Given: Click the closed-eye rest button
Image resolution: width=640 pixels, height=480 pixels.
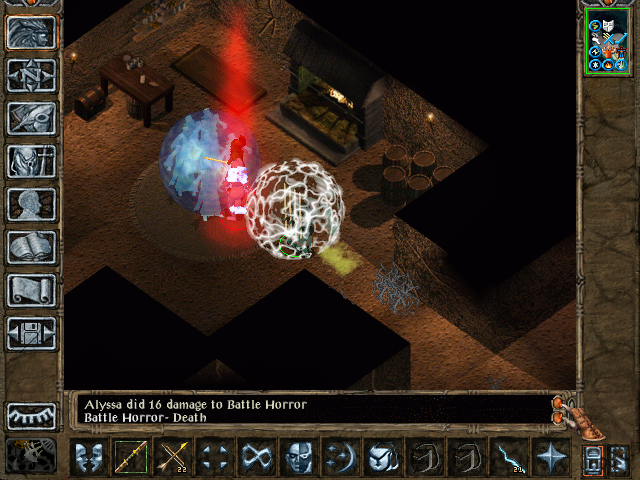Looking at the screenshot, I should pos(31,416).
